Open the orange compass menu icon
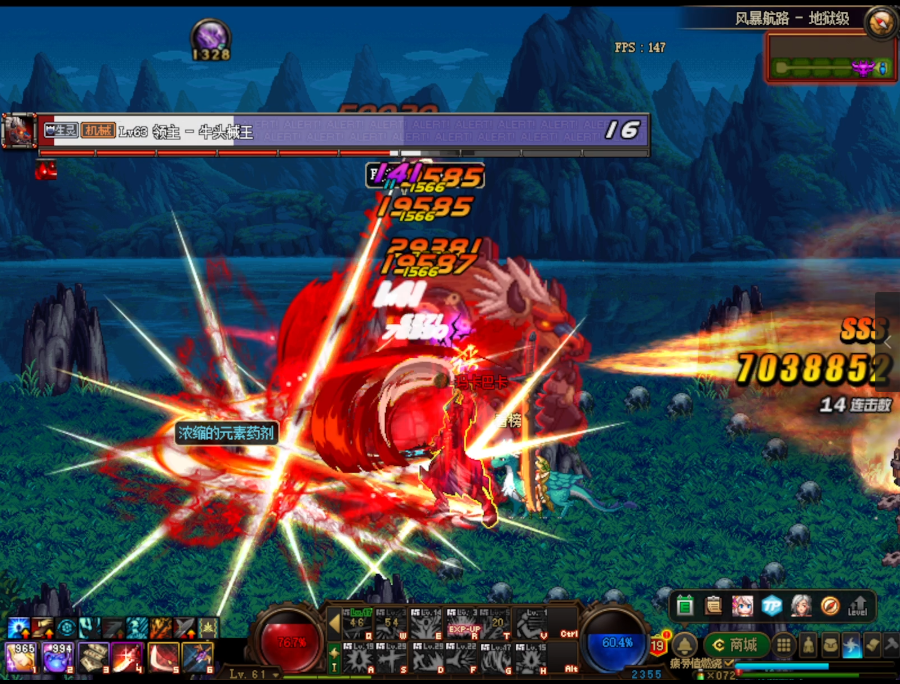The image size is (900, 684). tap(829, 606)
